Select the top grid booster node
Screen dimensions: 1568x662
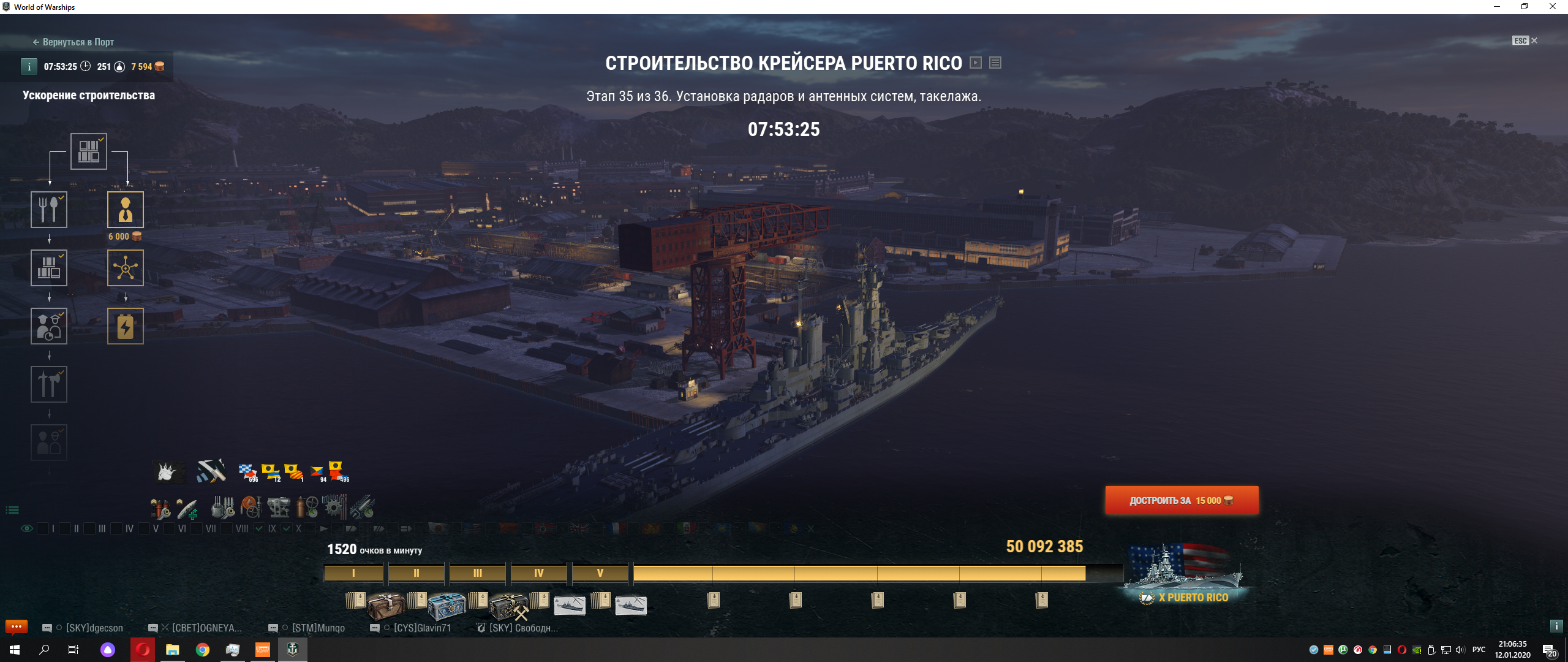tap(89, 151)
